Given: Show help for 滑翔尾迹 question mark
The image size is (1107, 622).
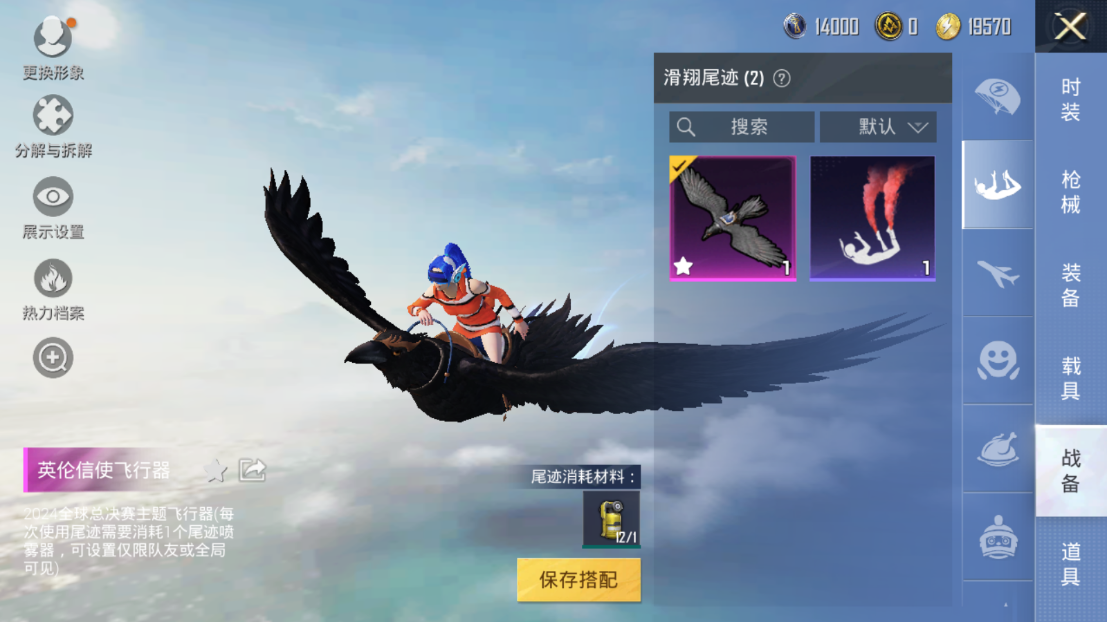Looking at the screenshot, I should point(782,78).
